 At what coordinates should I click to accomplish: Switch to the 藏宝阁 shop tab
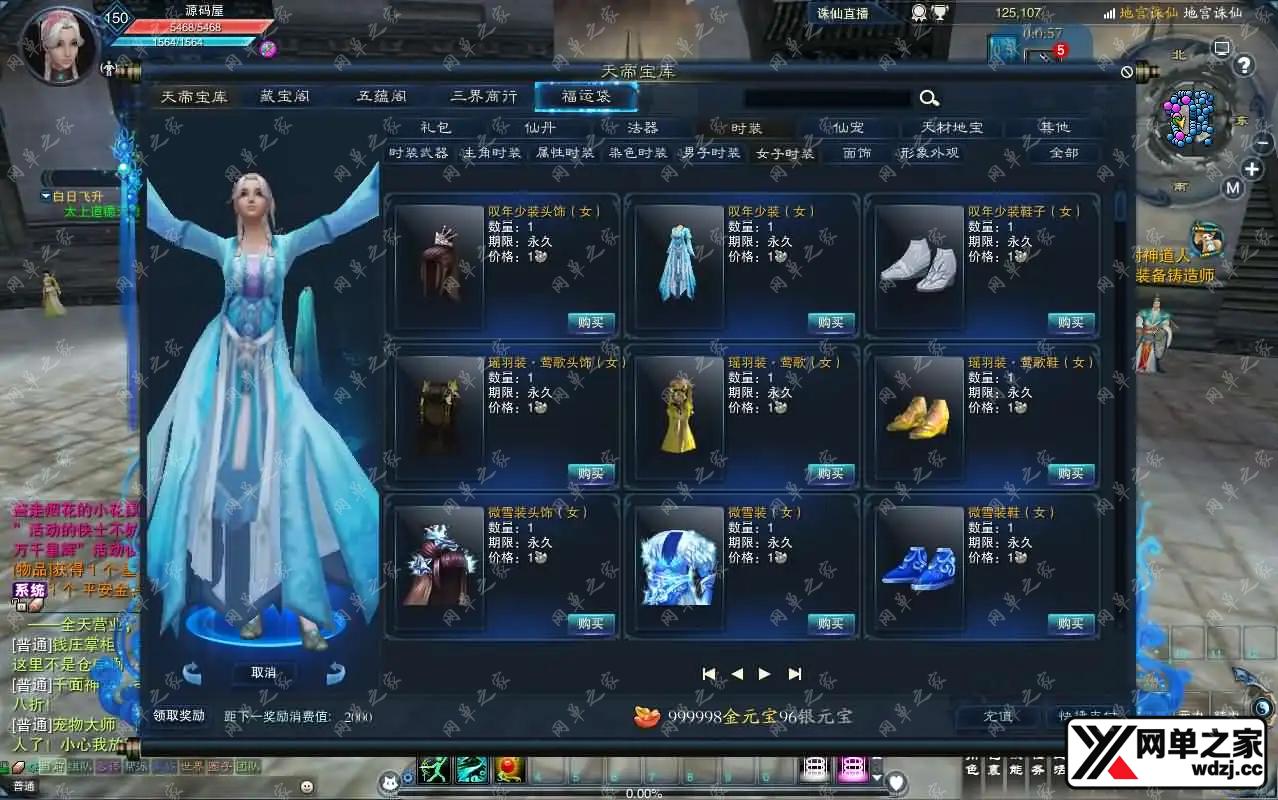tap(285, 97)
